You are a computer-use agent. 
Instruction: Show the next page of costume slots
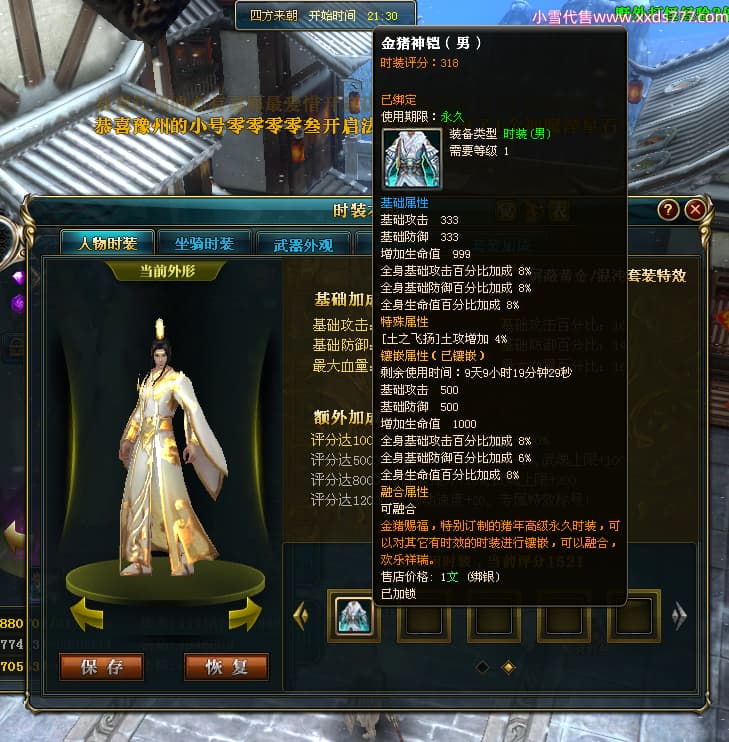point(680,616)
